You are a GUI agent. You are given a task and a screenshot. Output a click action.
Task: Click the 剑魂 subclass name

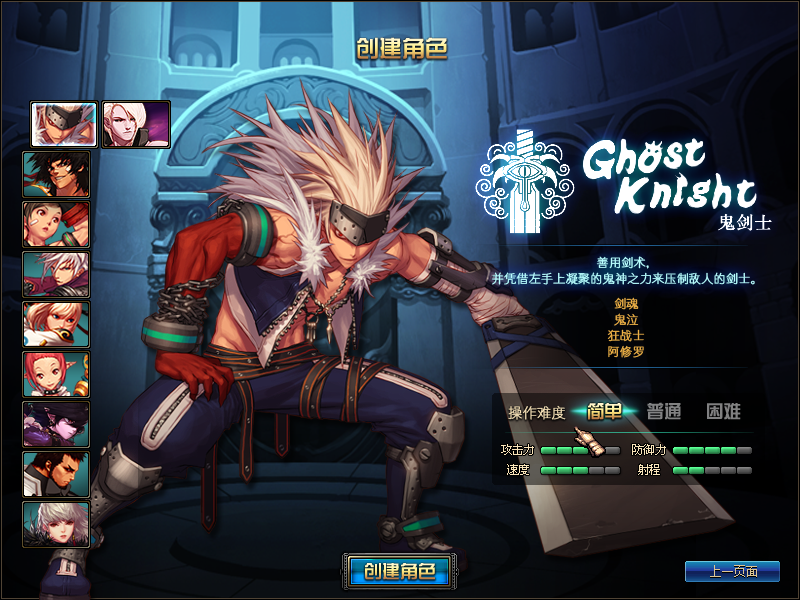625,302
